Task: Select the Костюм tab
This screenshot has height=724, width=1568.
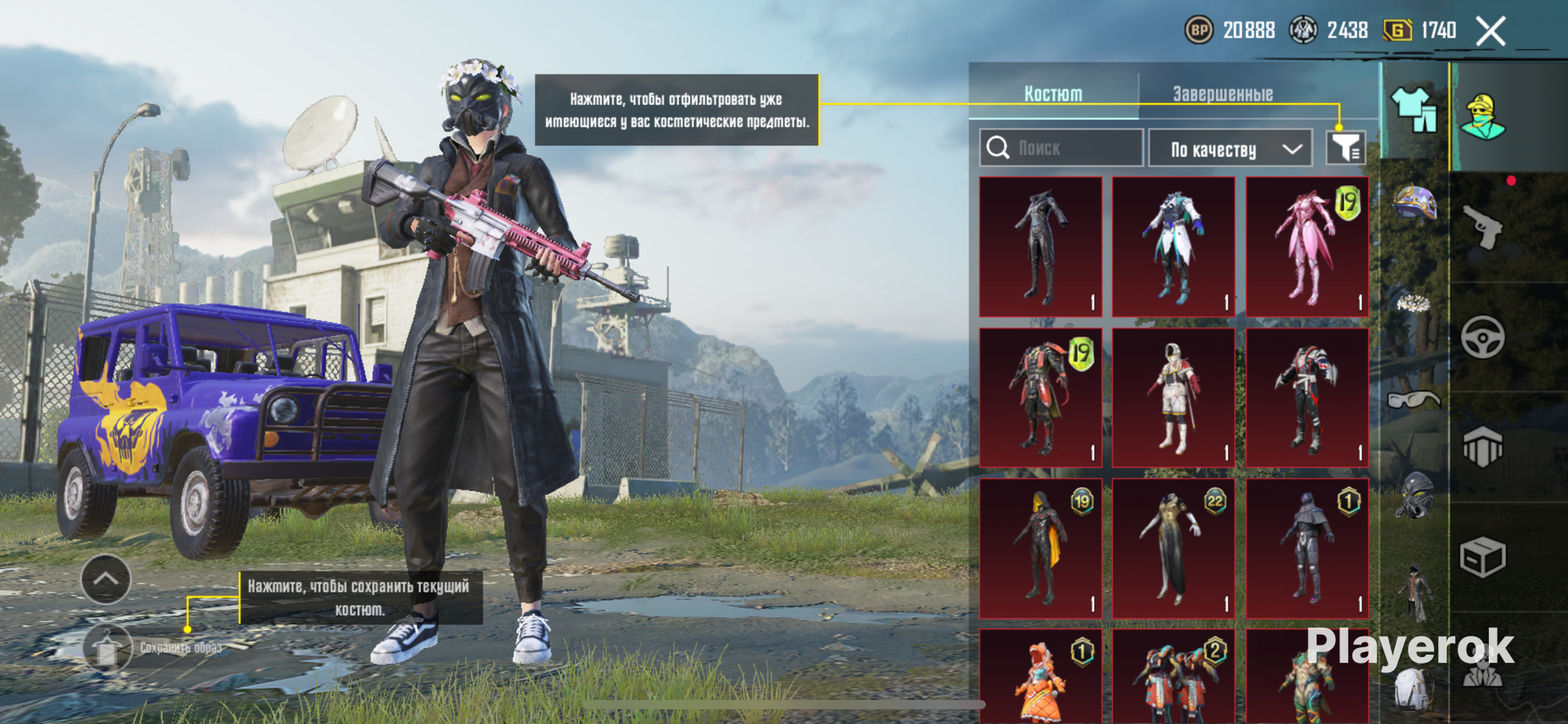Action: point(1053,94)
